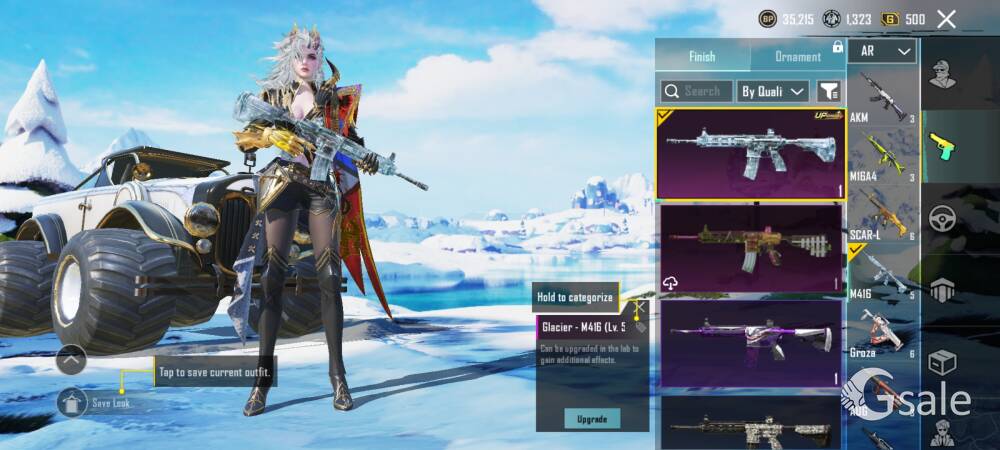Open the vehicle steering wheel category
The width and height of the screenshot is (1000, 450).
[942, 219]
